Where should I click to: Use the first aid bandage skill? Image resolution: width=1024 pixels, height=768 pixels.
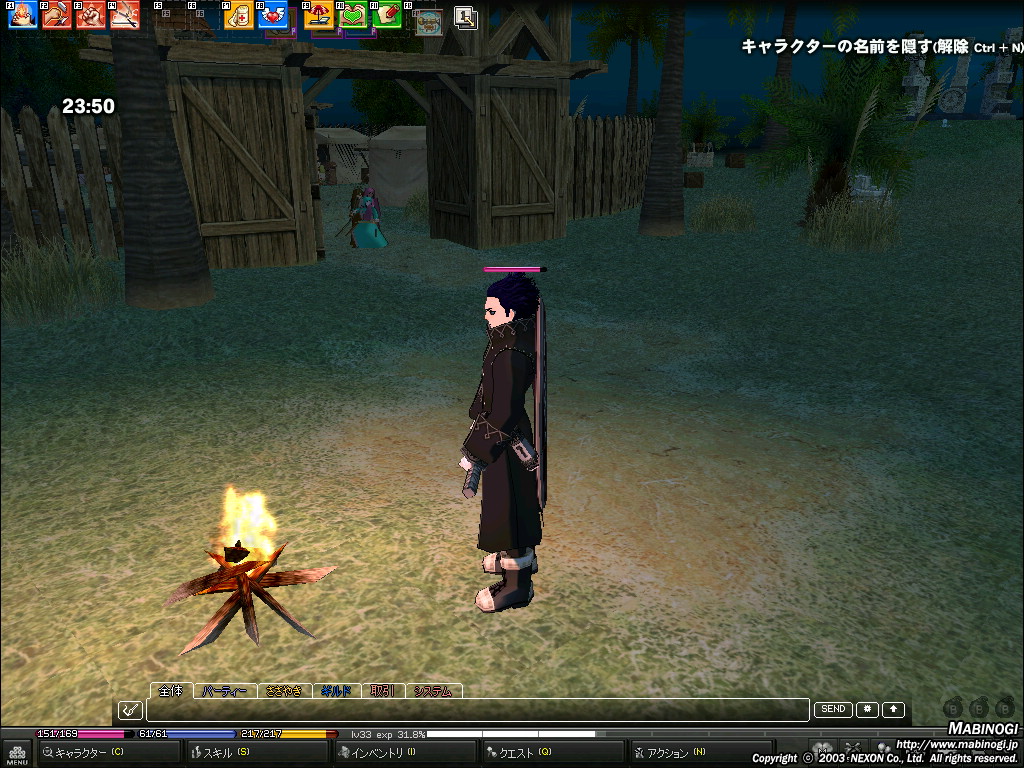(x=239, y=15)
